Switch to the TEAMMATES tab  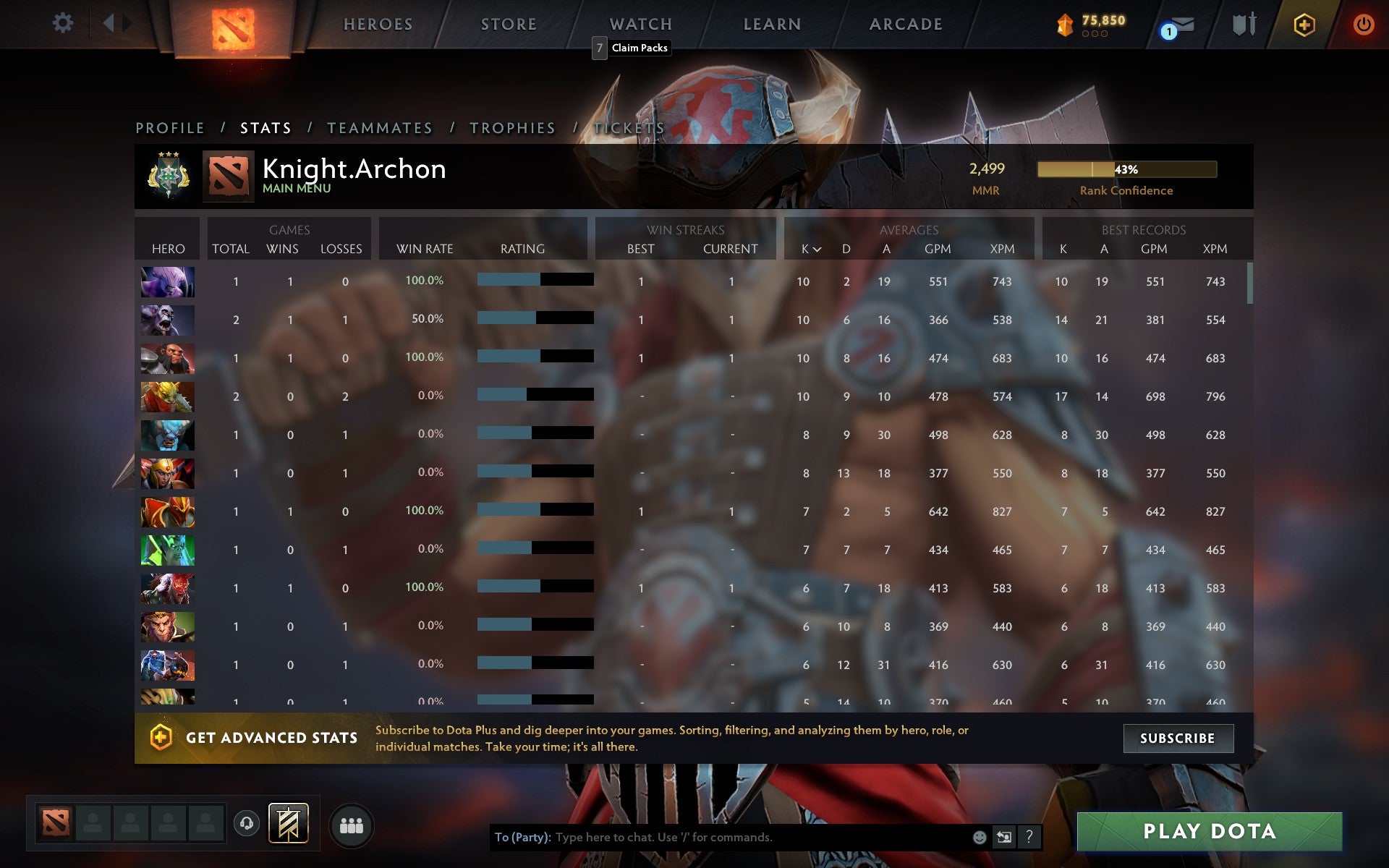point(380,127)
